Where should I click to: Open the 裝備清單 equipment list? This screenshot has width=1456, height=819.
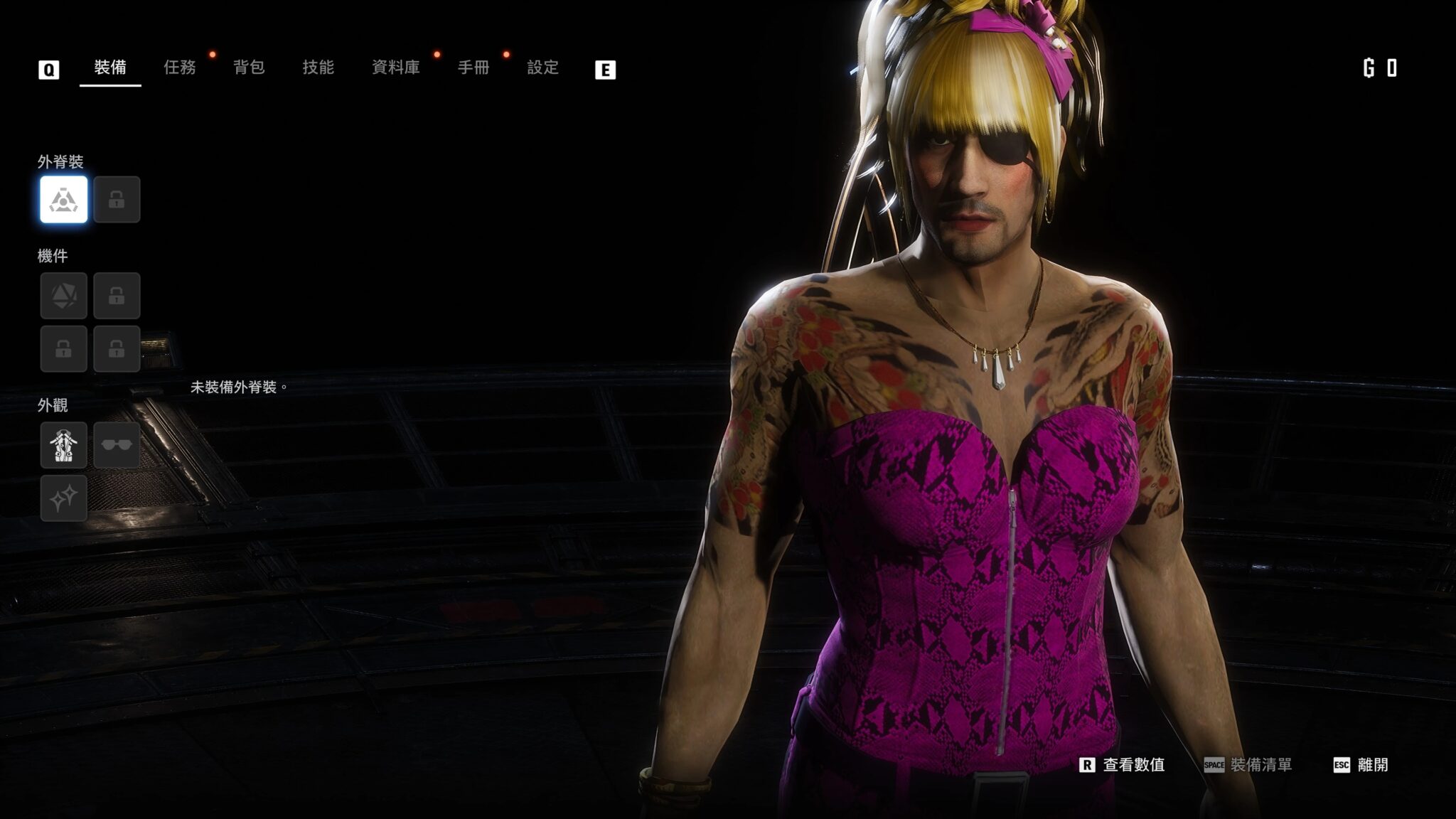[x=1248, y=765]
